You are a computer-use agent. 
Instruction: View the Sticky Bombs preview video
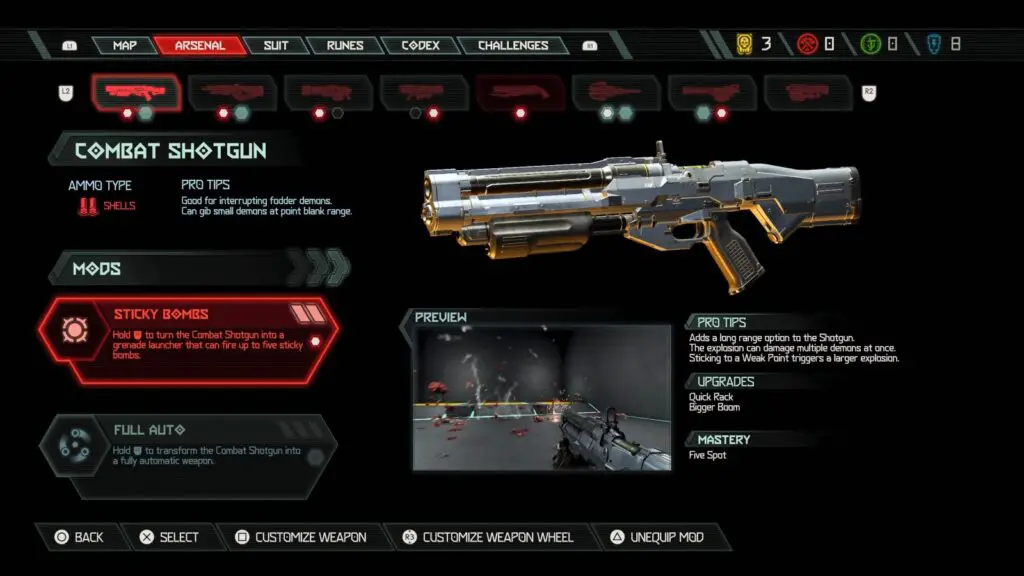tap(541, 397)
